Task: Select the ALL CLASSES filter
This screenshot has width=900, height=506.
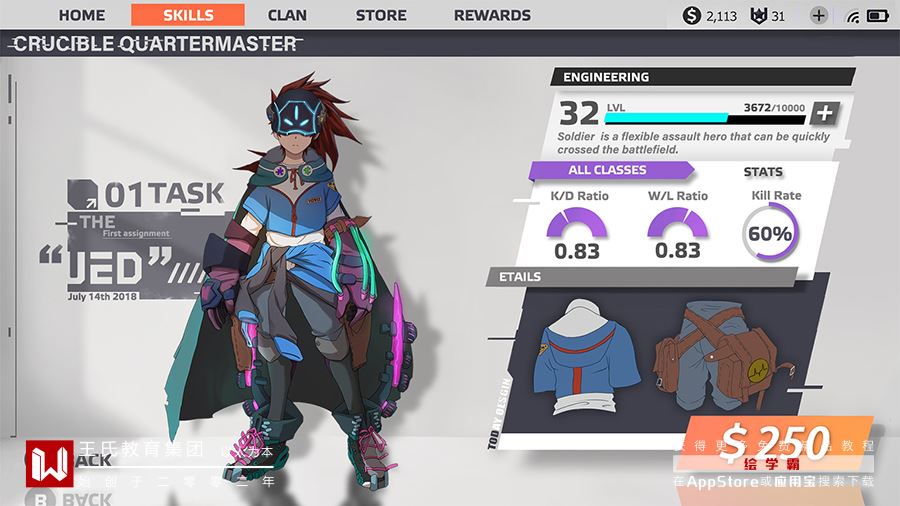Action: click(x=608, y=170)
